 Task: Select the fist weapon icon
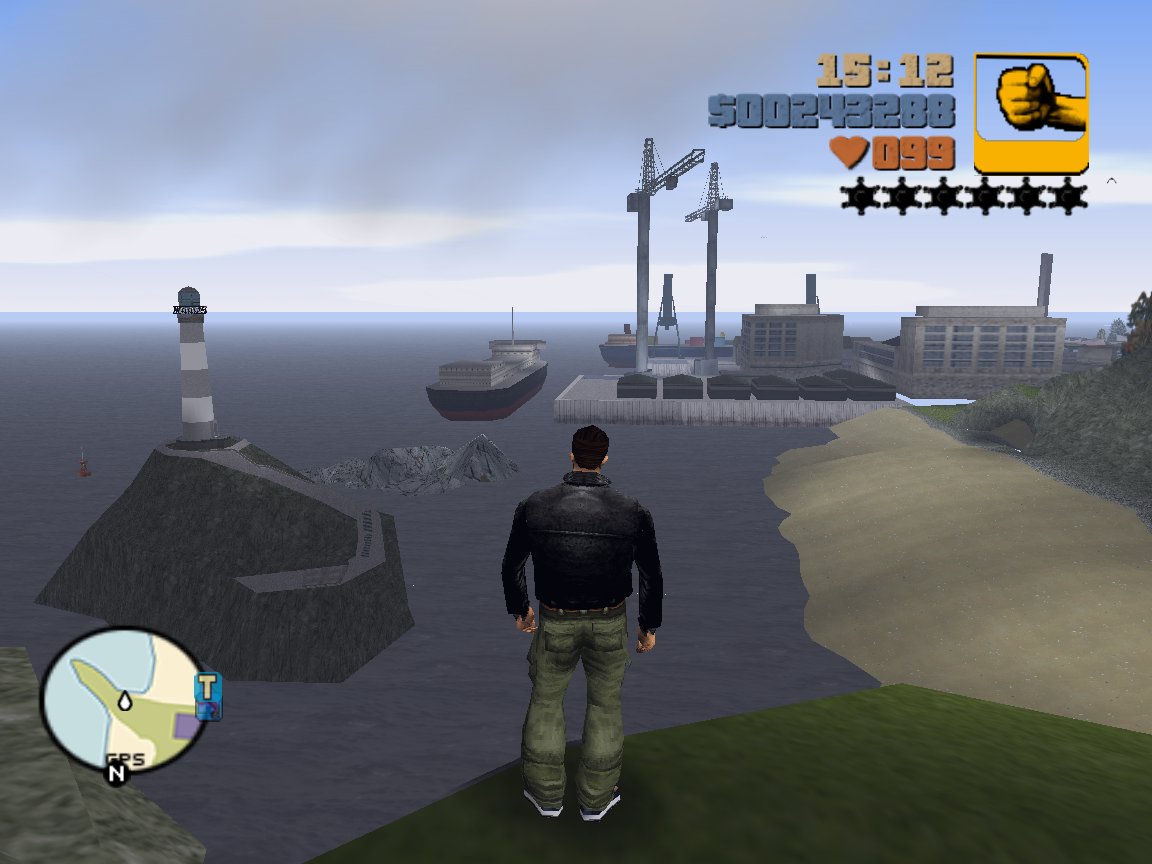(x=1031, y=113)
